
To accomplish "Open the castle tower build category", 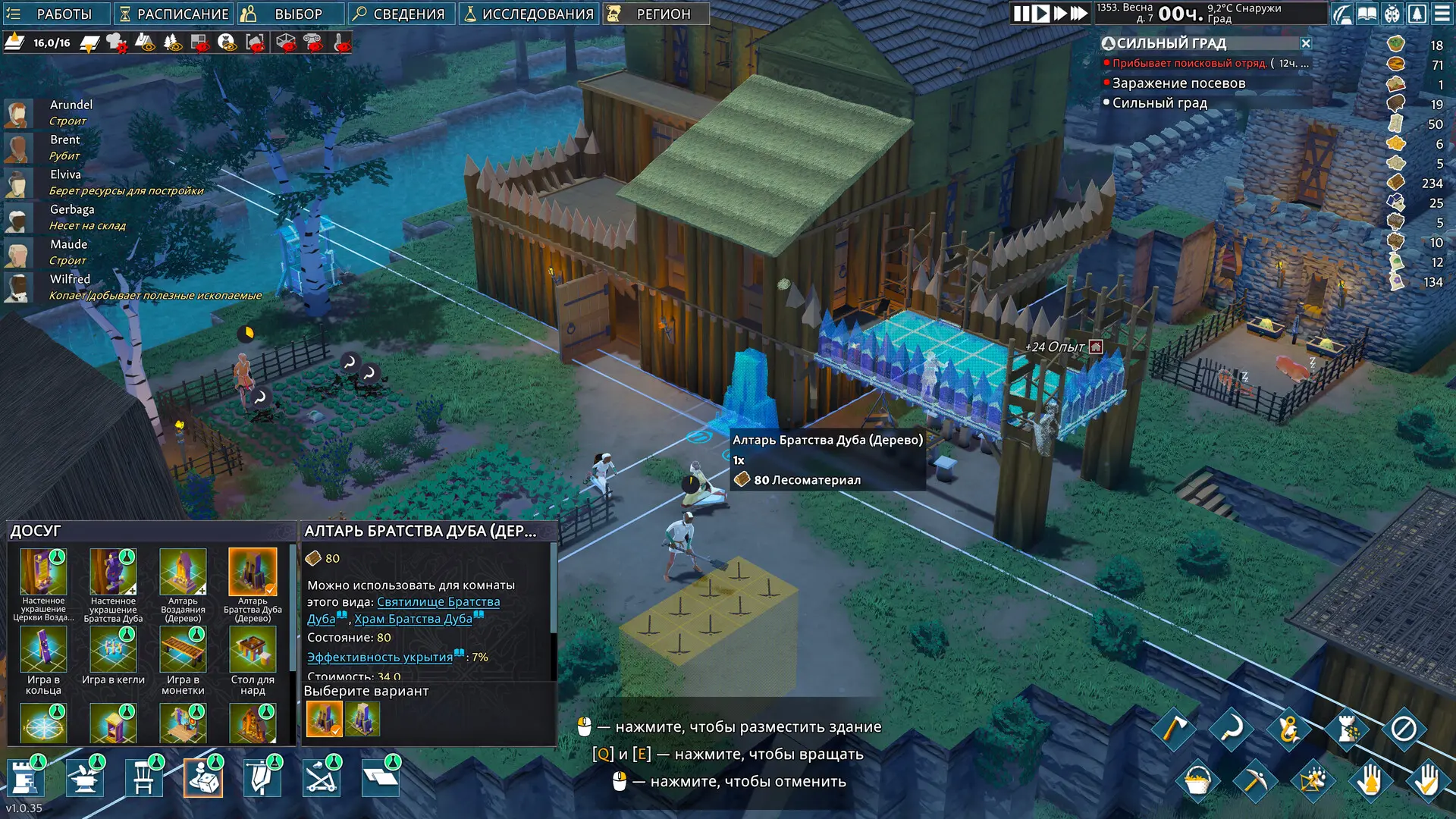I will (x=25, y=778).
